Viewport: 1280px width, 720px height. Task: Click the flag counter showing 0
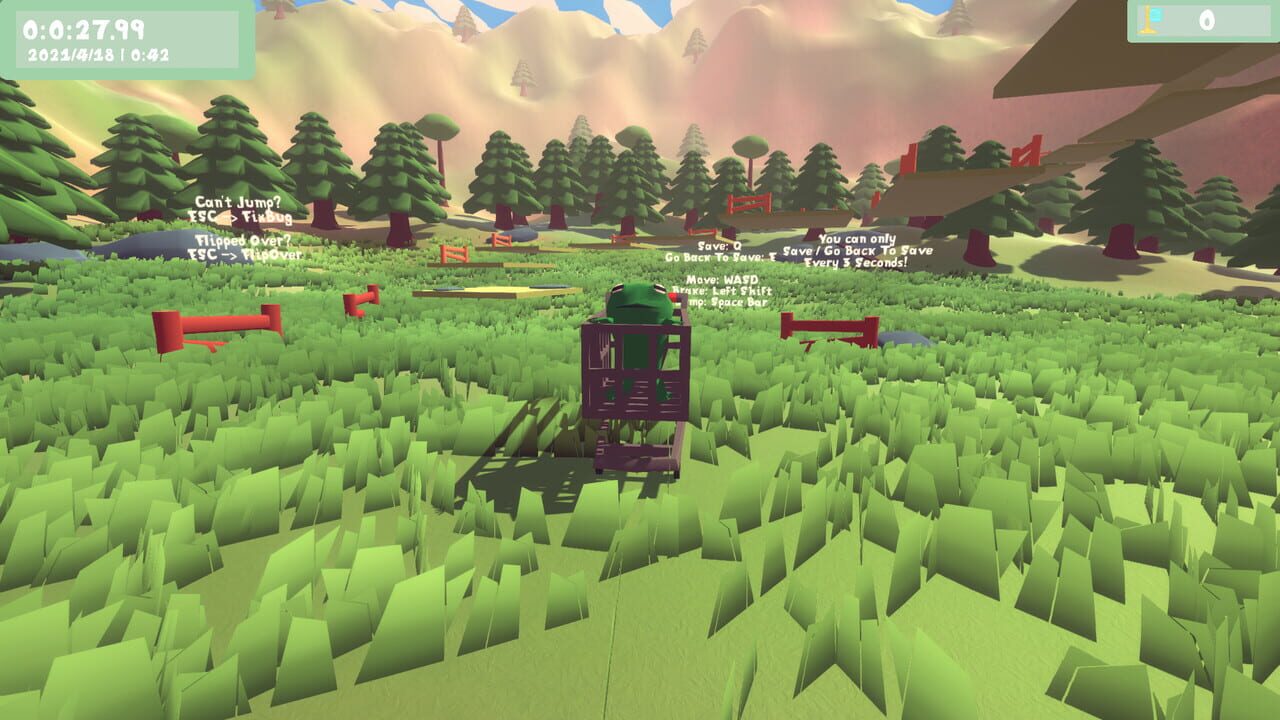[1210, 18]
